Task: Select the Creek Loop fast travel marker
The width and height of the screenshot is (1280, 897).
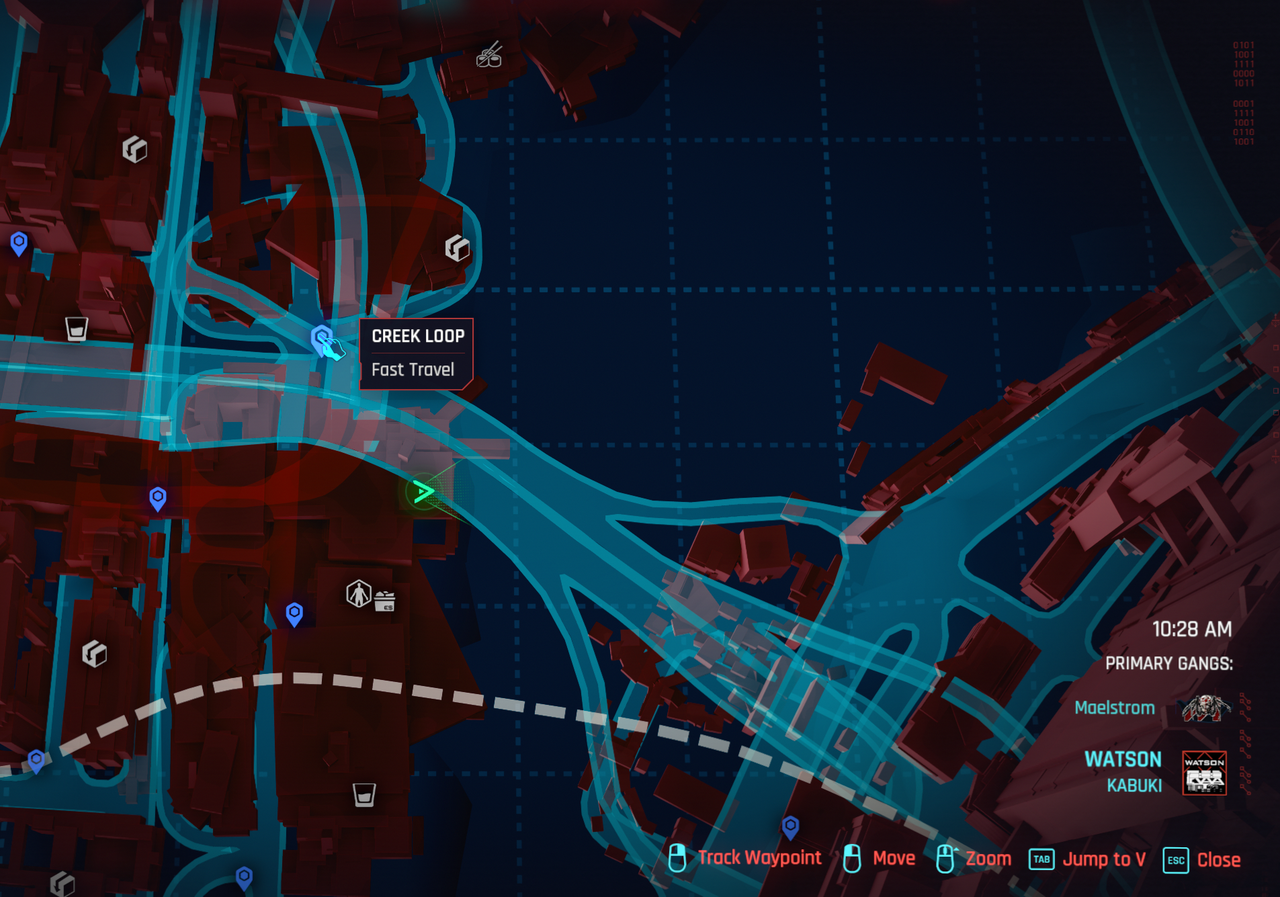Action: 321,338
